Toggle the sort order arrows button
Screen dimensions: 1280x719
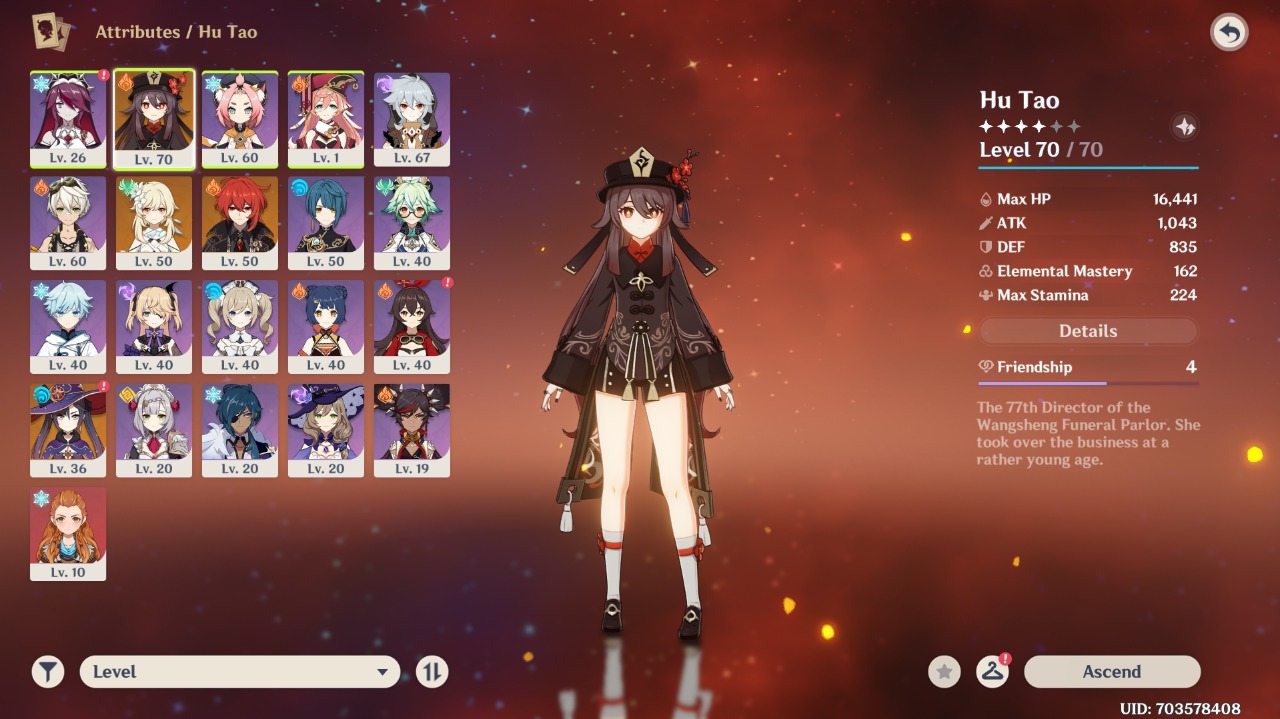(432, 672)
